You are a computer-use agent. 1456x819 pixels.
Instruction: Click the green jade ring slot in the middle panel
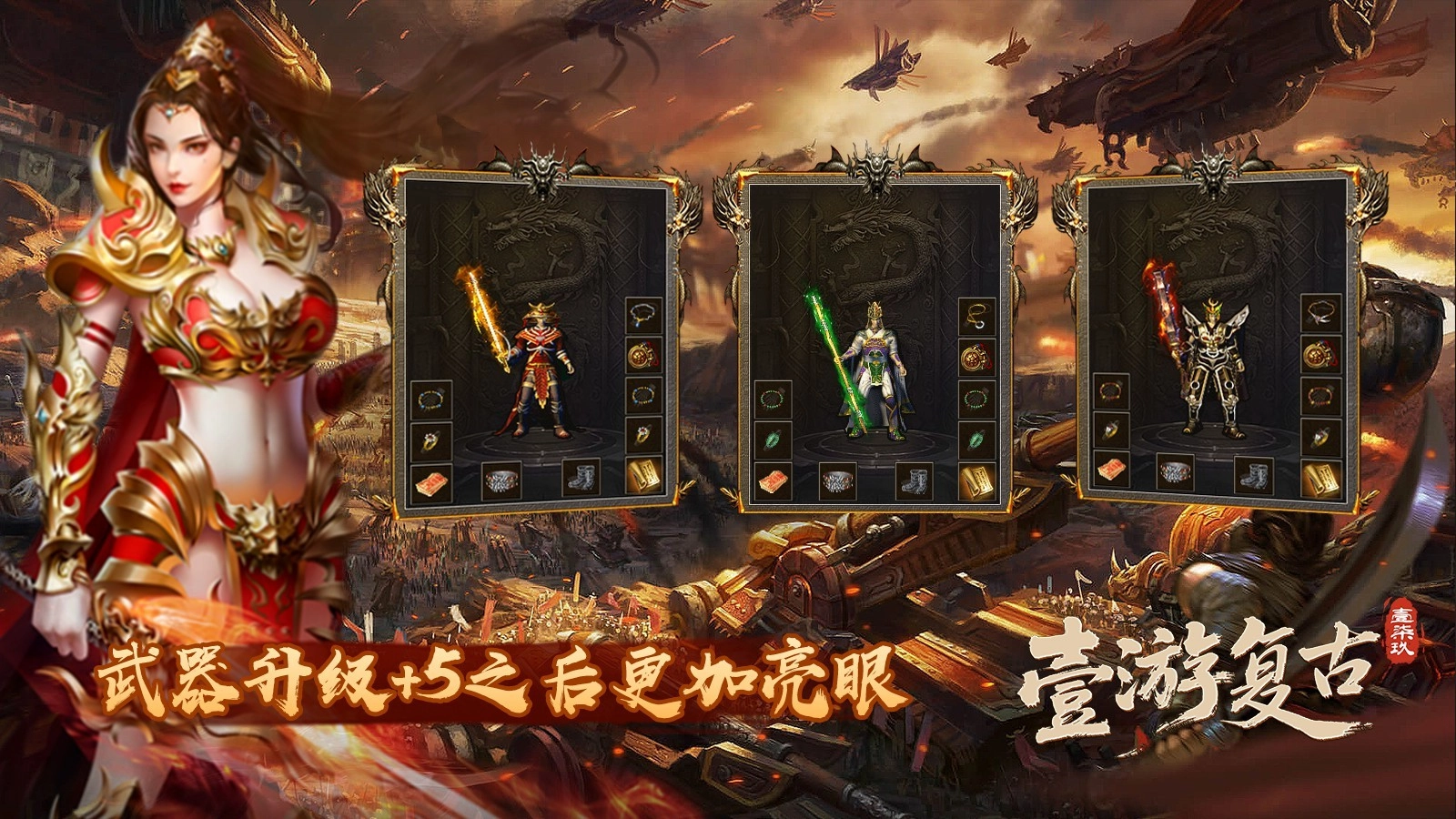(773, 441)
